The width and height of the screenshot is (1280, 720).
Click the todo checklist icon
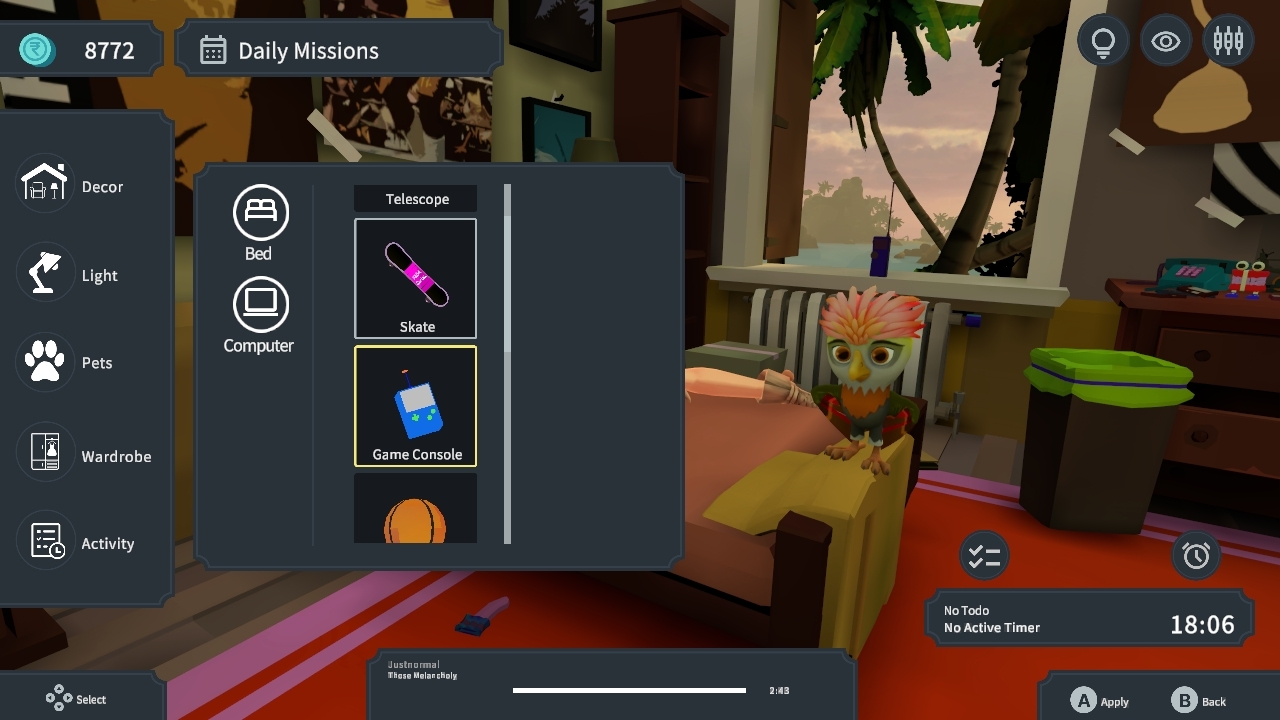coord(984,554)
